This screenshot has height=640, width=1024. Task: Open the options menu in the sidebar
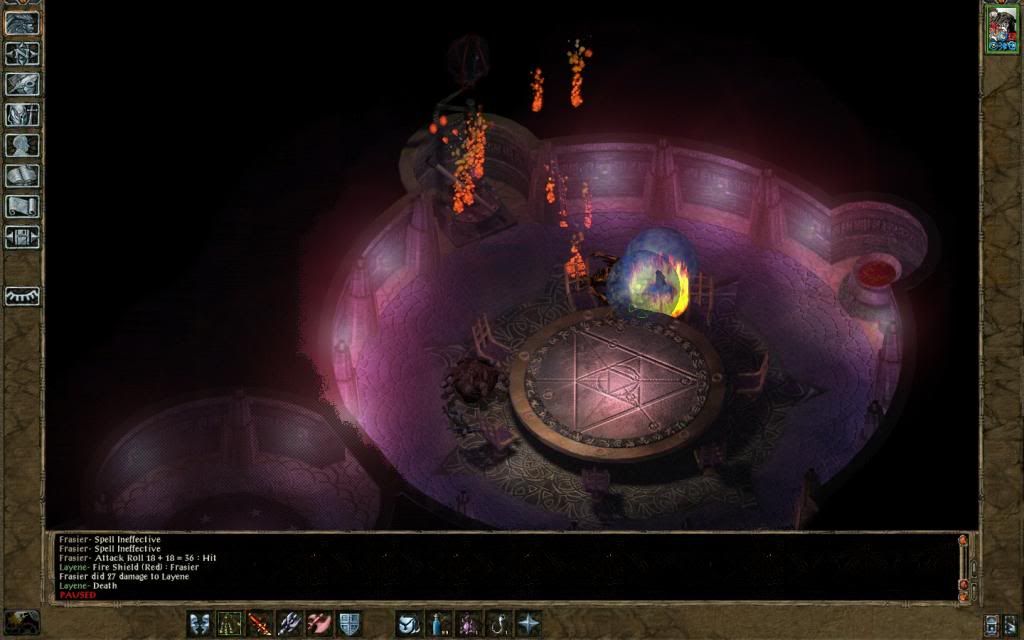[x=22, y=237]
